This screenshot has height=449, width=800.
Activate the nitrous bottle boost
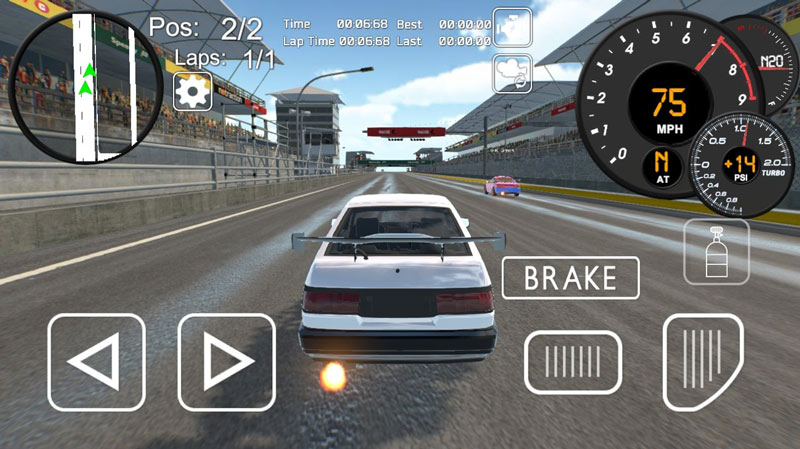[716, 251]
